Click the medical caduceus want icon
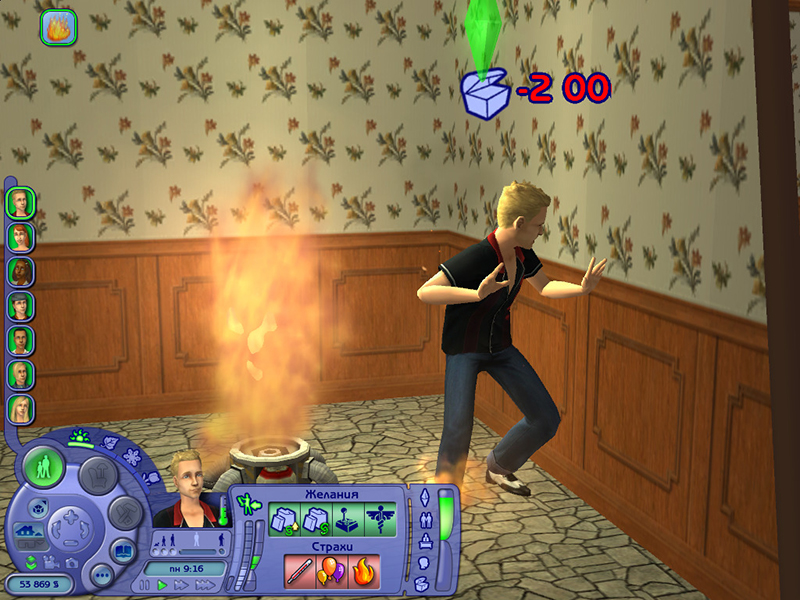 tap(381, 520)
